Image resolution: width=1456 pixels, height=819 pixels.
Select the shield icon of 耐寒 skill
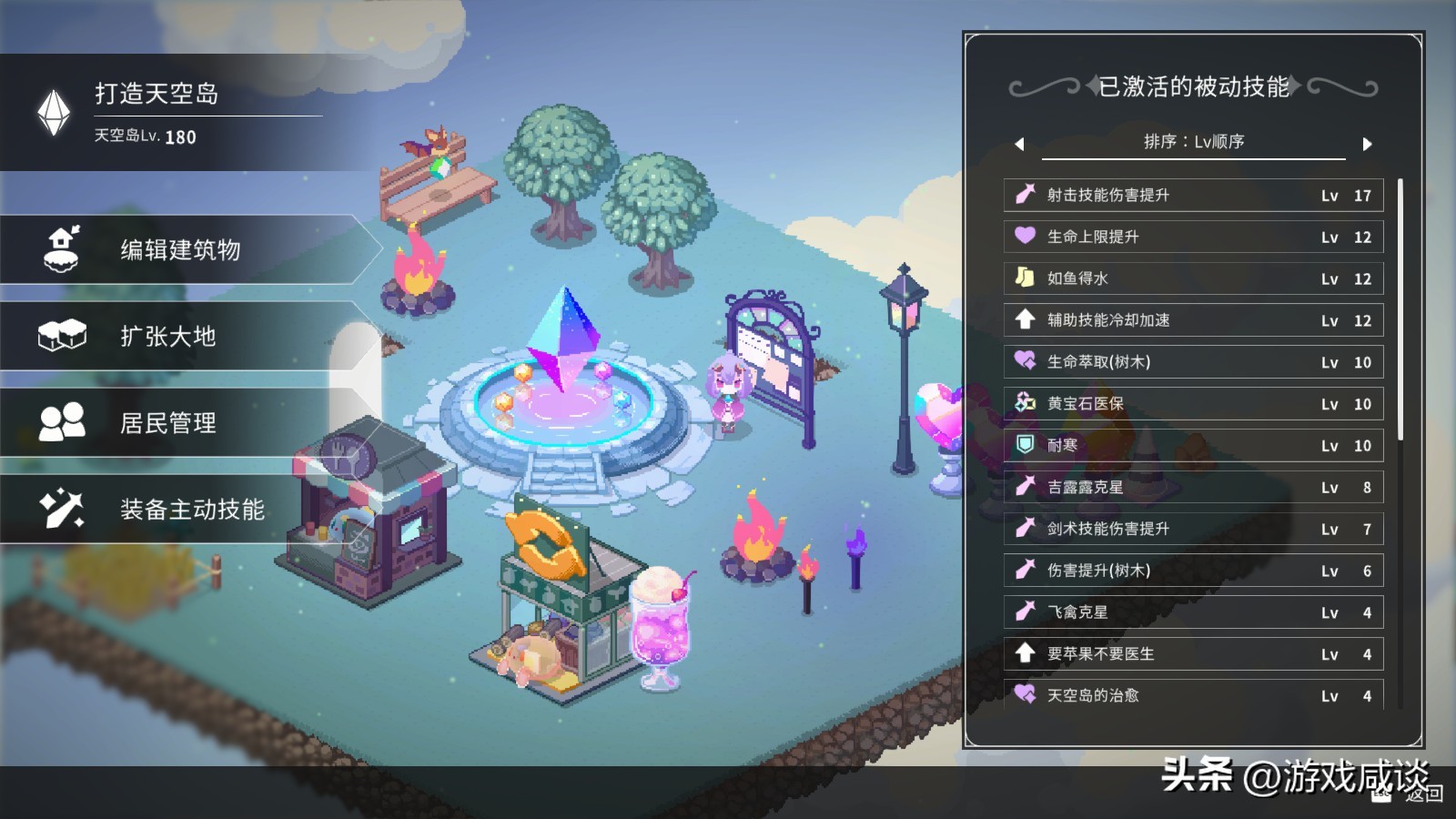tap(1023, 445)
